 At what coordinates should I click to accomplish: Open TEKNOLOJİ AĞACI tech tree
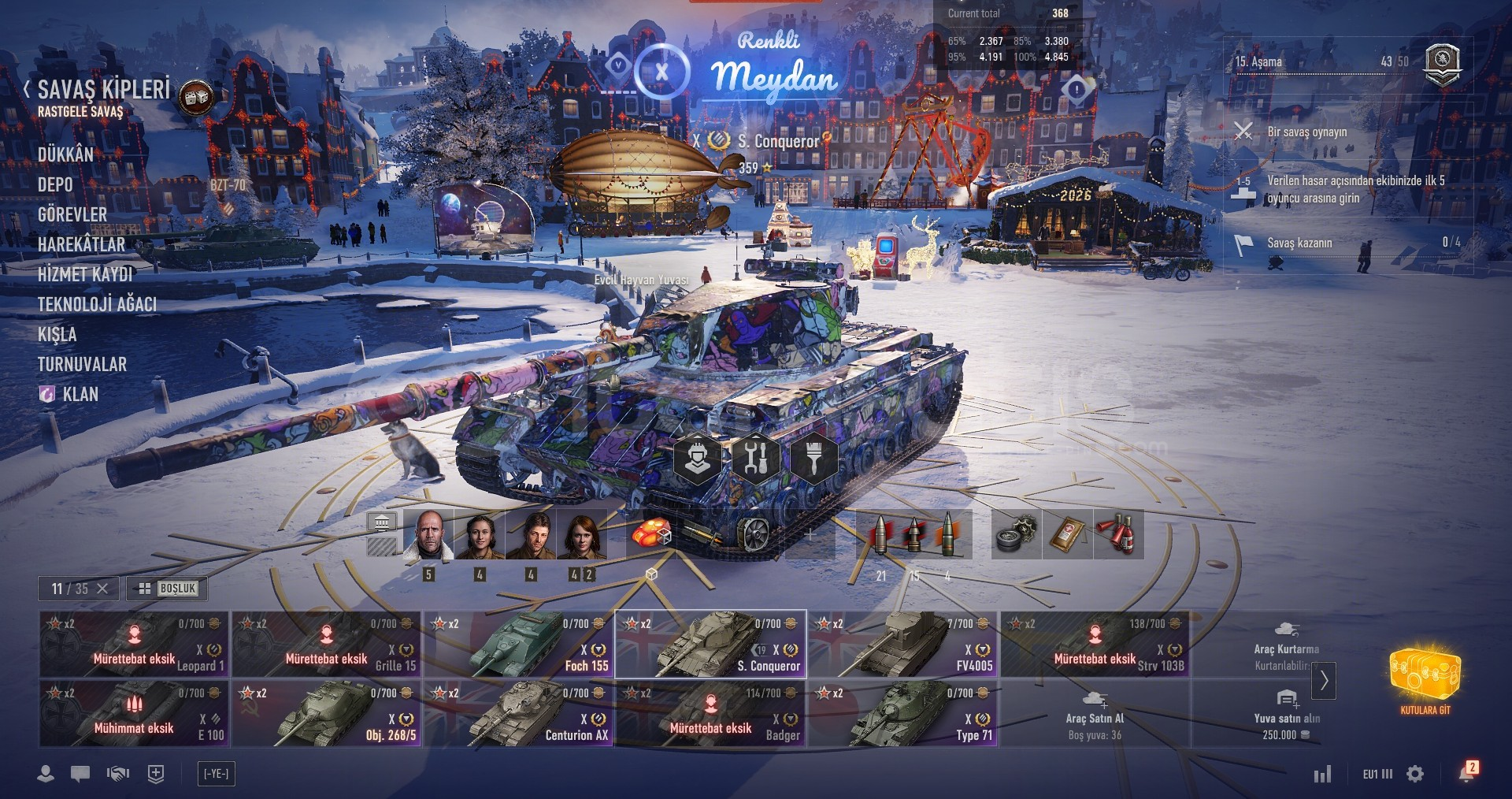[97, 304]
